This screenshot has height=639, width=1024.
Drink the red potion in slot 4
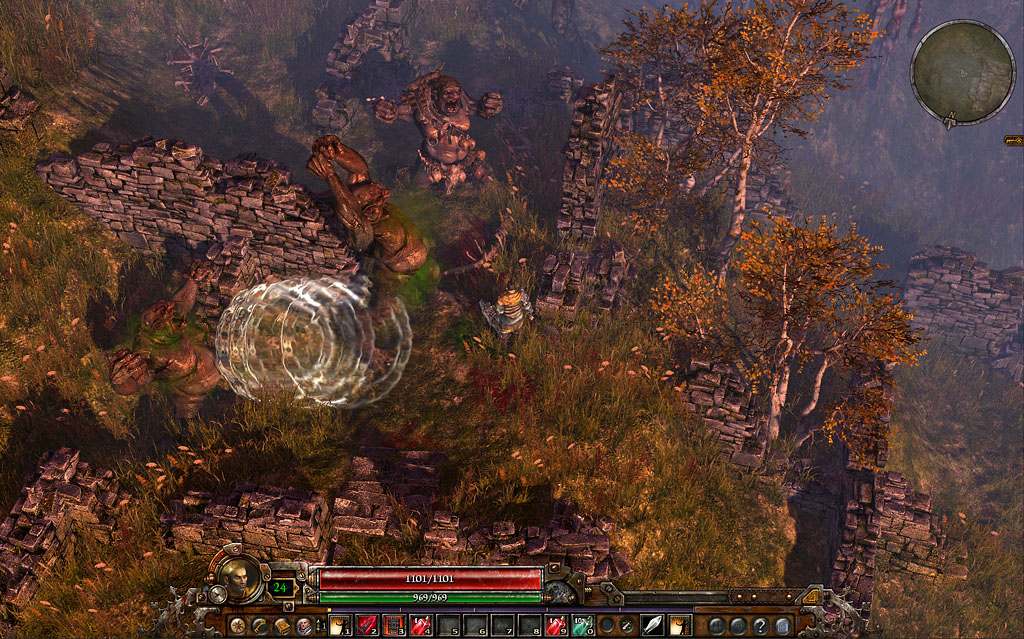(421, 626)
